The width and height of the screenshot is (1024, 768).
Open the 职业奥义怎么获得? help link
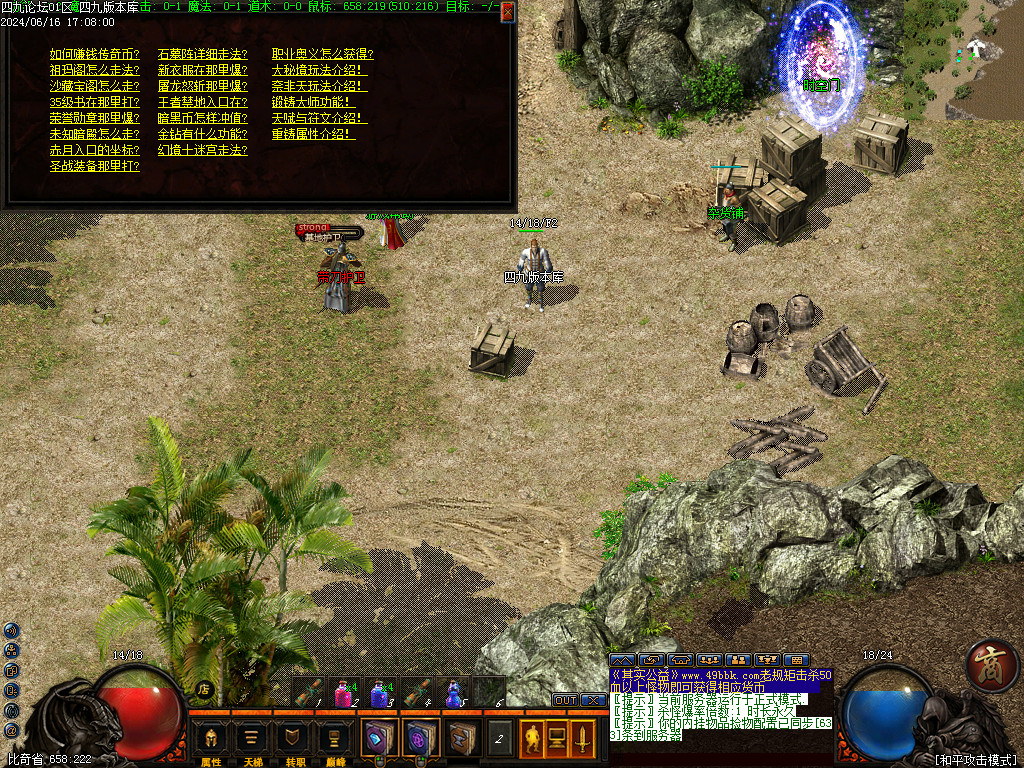pyautogui.click(x=323, y=54)
